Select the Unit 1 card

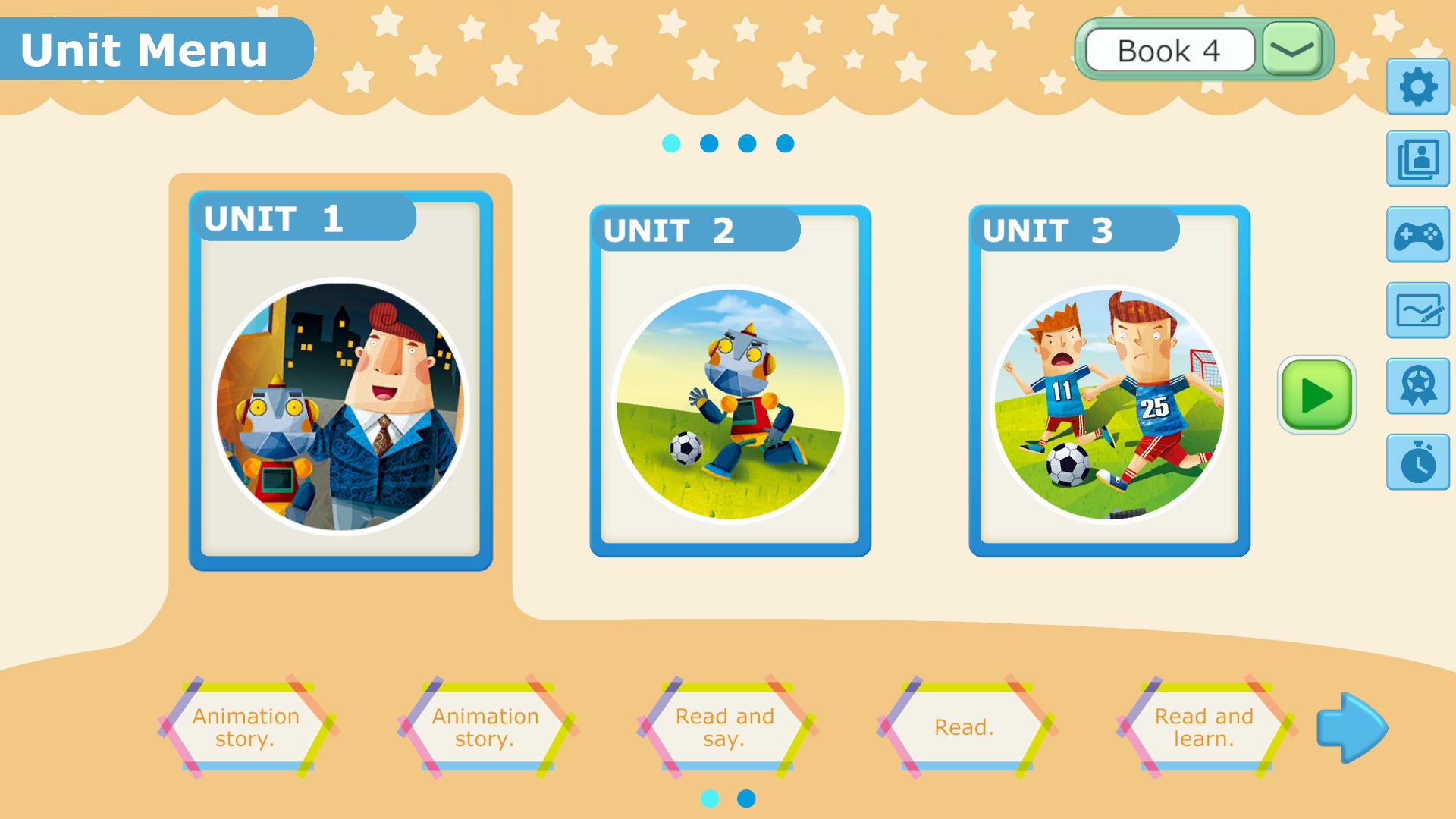(x=340, y=381)
